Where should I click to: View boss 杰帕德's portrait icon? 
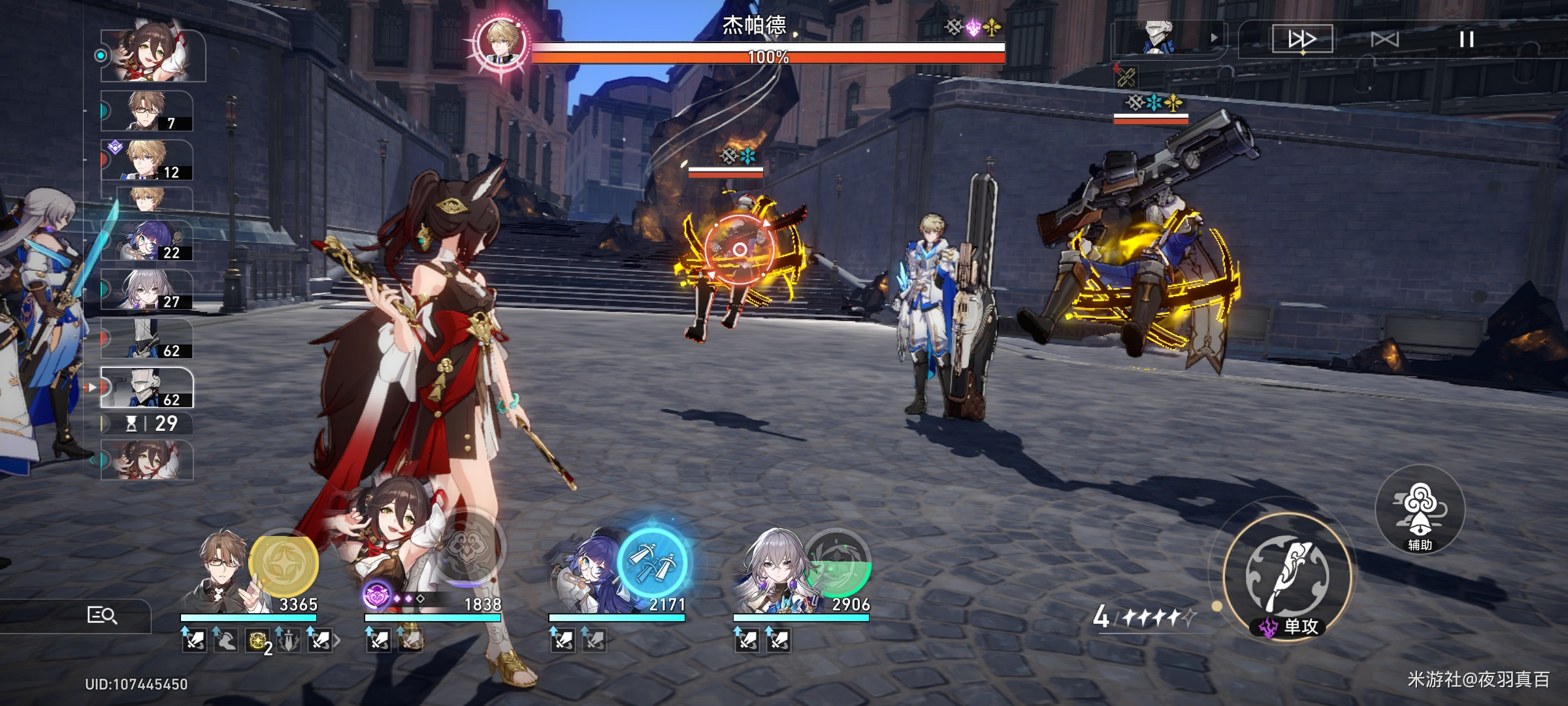click(501, 41)
